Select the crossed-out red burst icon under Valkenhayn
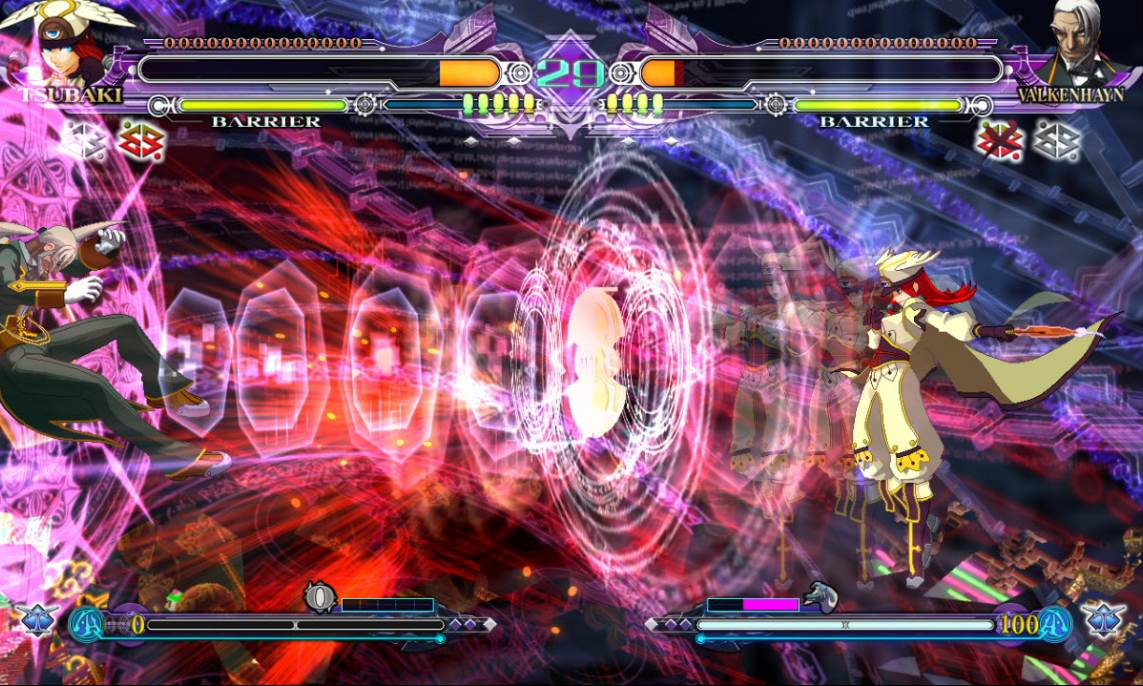The height and width of the screenshot is (686, 1143). 998,140
